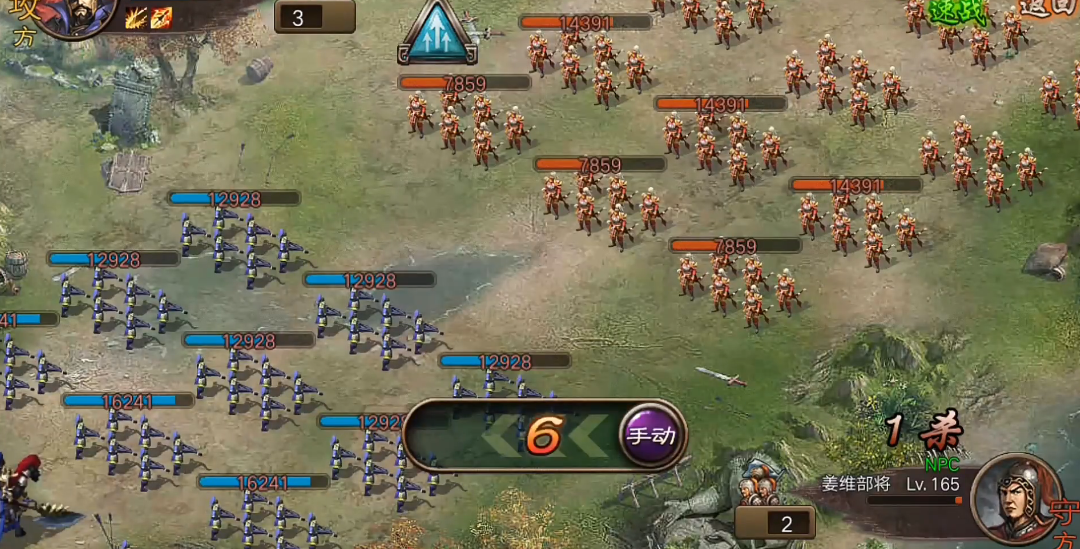
Task: Click the defender reserve troops soldier icon
Action: tap(762, 483)
